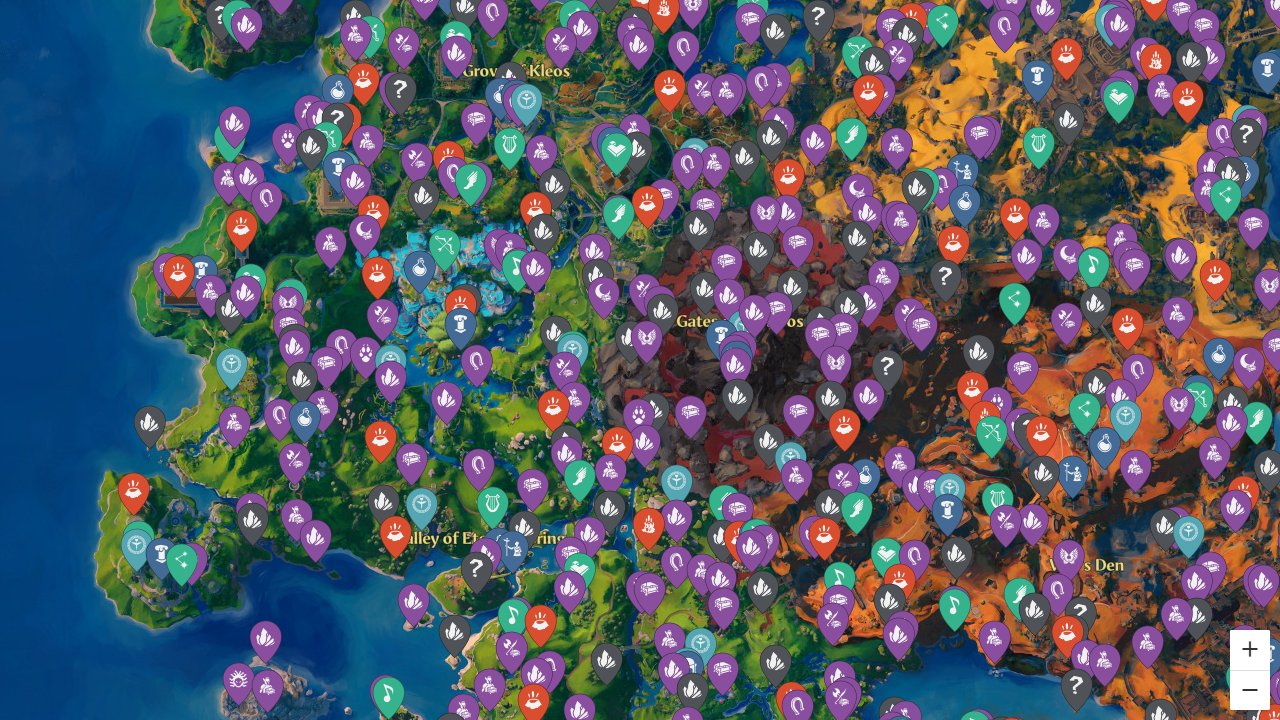Screen dimensions: 1280x720
Task: Open the green heart armor marker
Action: tap(614, 146)
